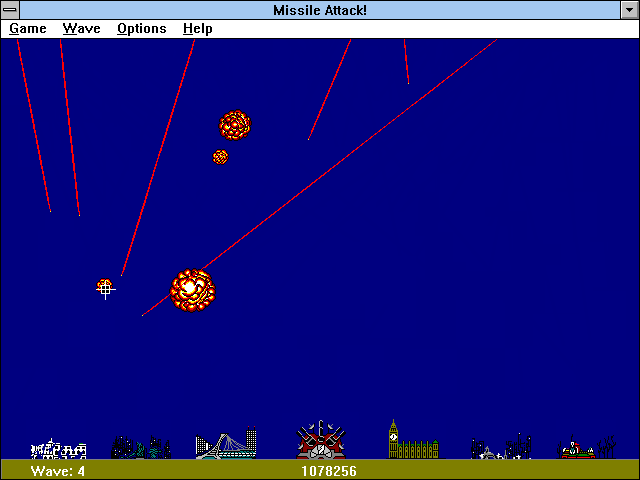
Task: Open the Wave menu
Action: [81, 29]
